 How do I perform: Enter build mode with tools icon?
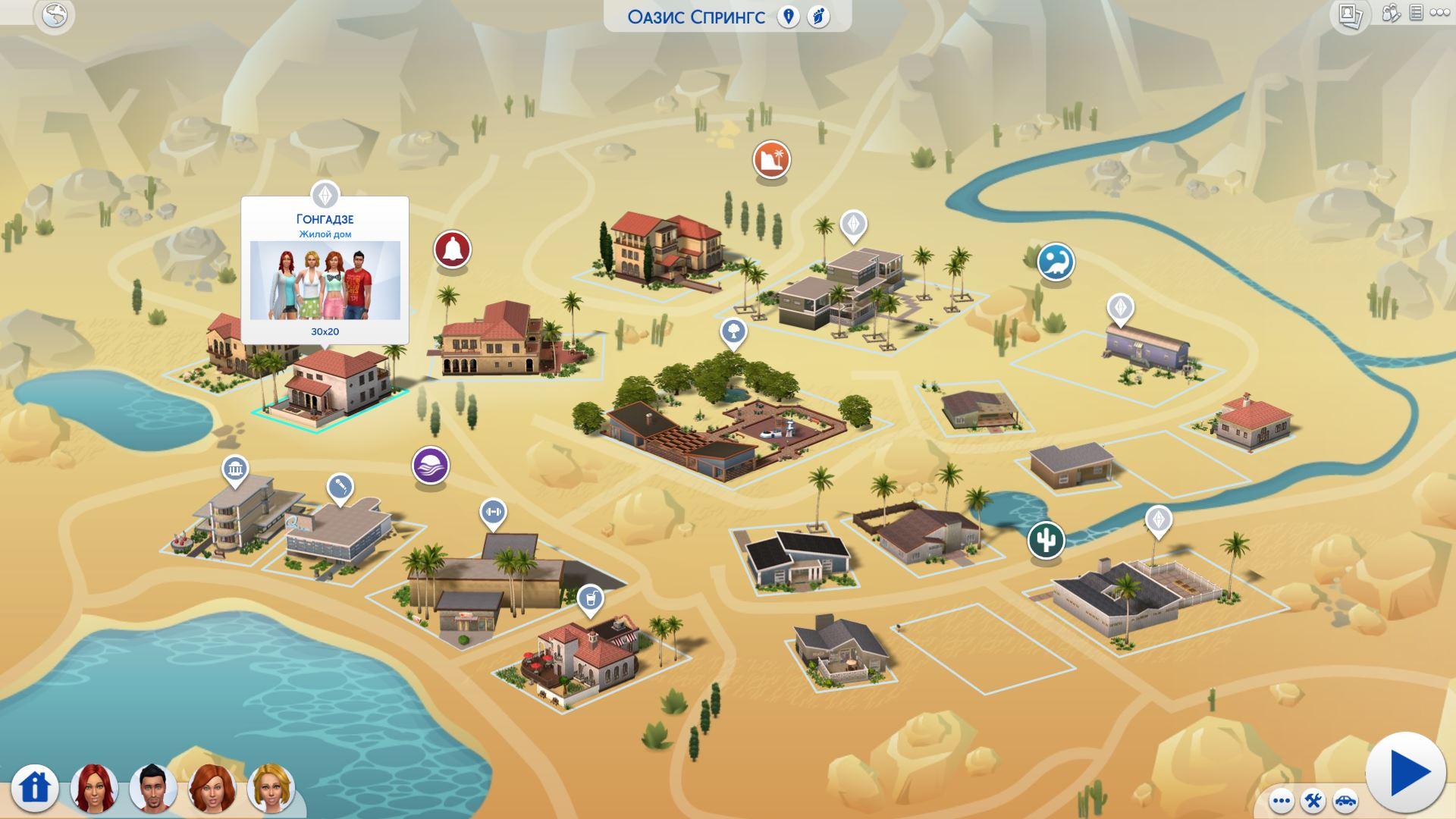[1313, 801]
